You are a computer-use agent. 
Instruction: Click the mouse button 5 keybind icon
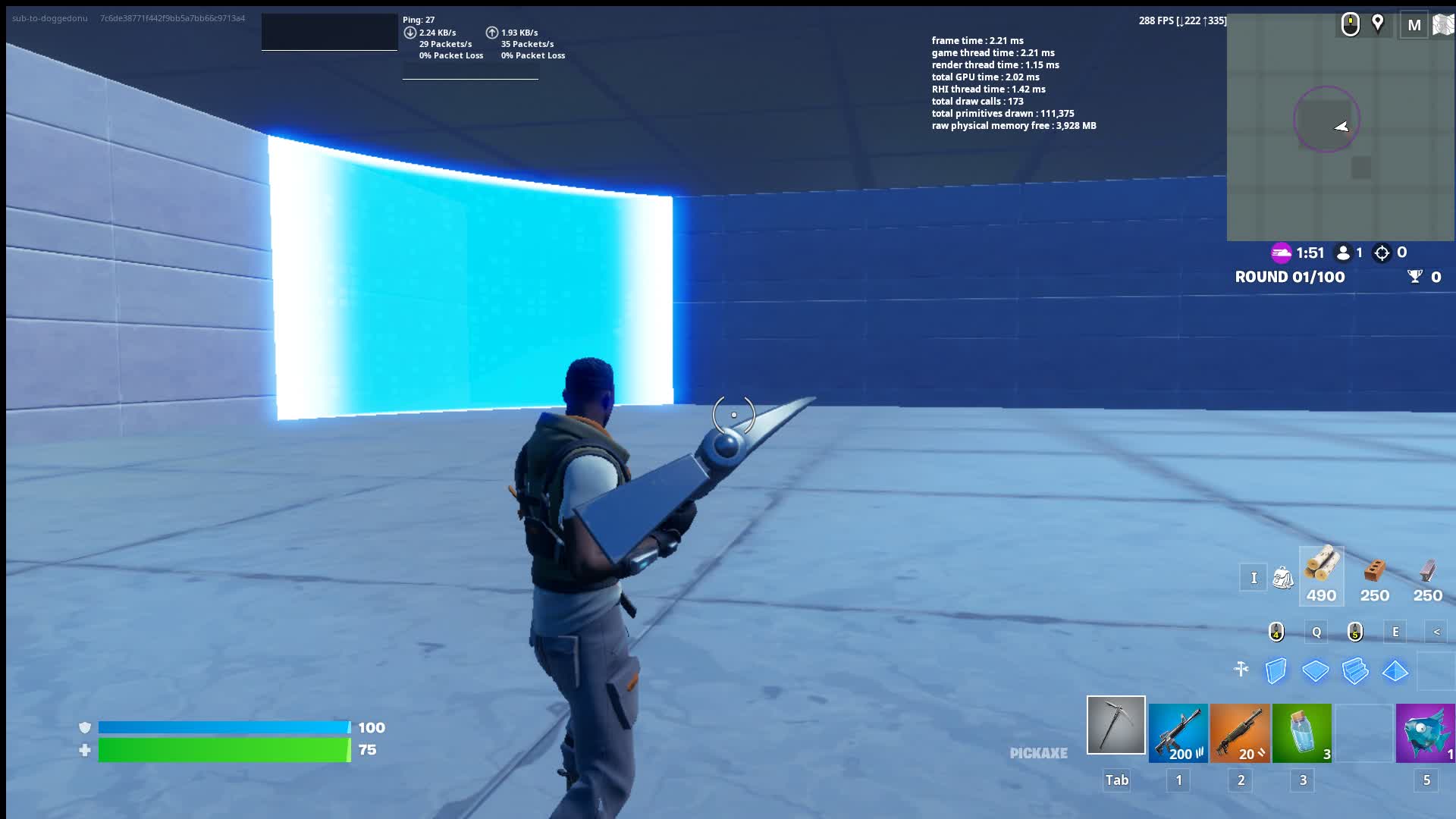tap(1354, 631)
